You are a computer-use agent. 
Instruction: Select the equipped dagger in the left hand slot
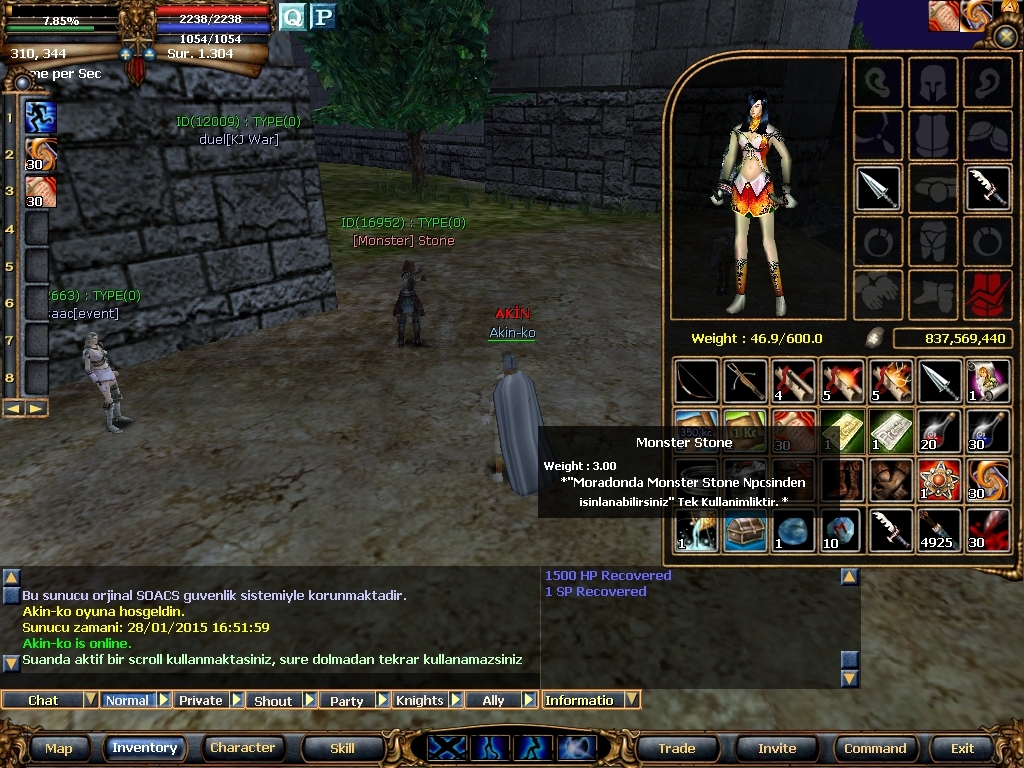point(879,188)
